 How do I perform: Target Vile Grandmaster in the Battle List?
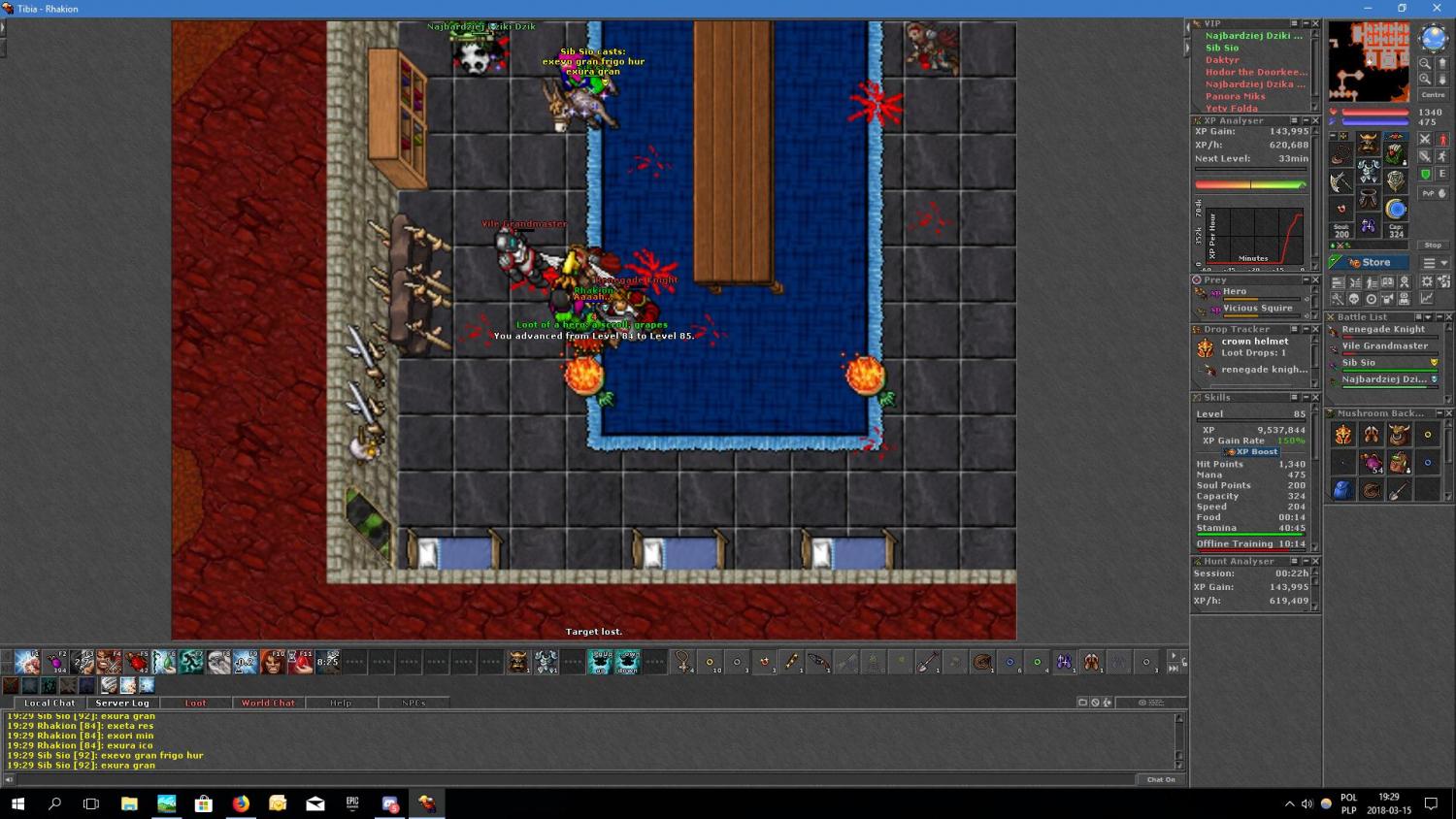(x=1384, y=346)
